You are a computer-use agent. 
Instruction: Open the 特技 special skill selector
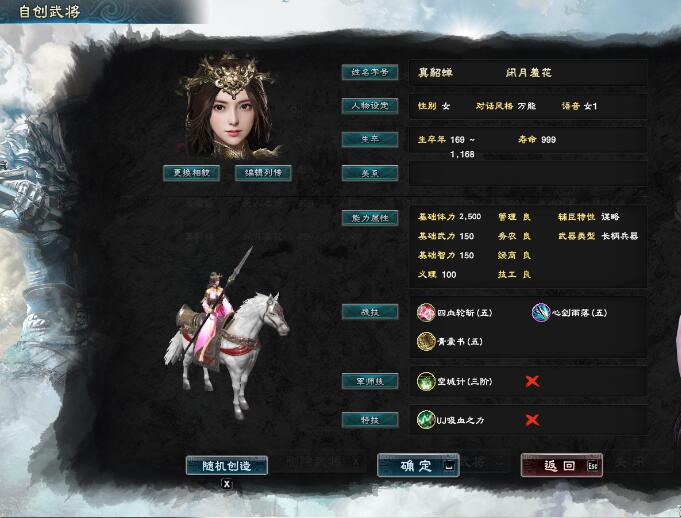[370, 420]
